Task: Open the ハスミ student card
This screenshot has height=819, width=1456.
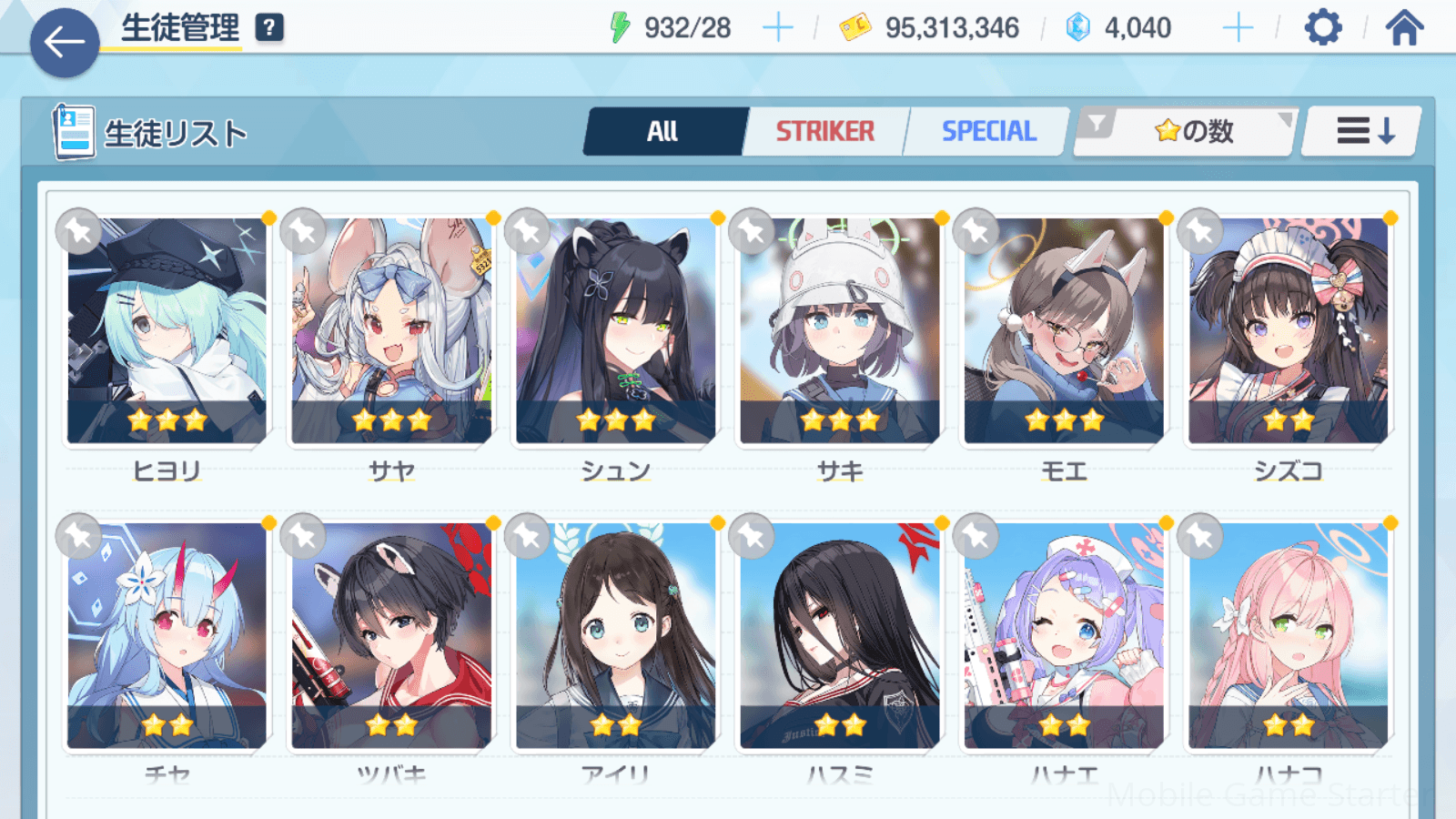Action: (x=840, y=635)
